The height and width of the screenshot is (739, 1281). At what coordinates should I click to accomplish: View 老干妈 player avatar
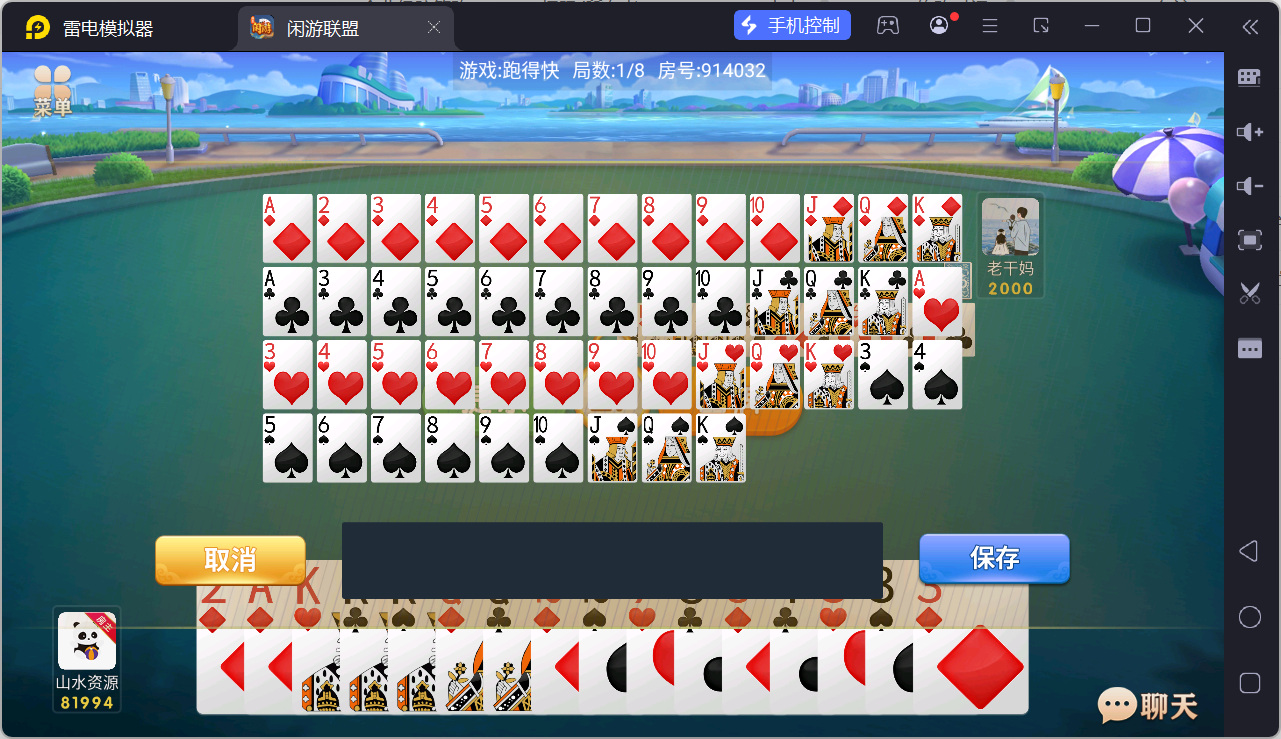pyautogui.click(x=1010, y=228)
